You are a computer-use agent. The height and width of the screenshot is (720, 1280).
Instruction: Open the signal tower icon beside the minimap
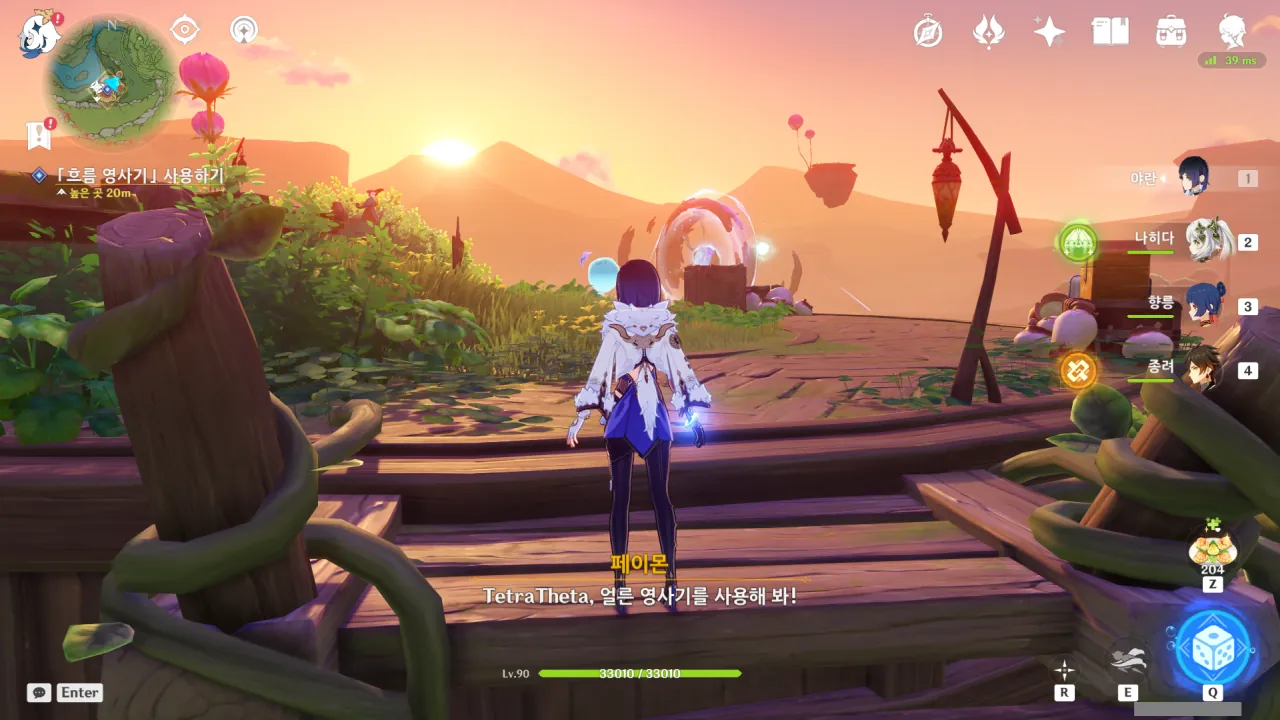243,30
